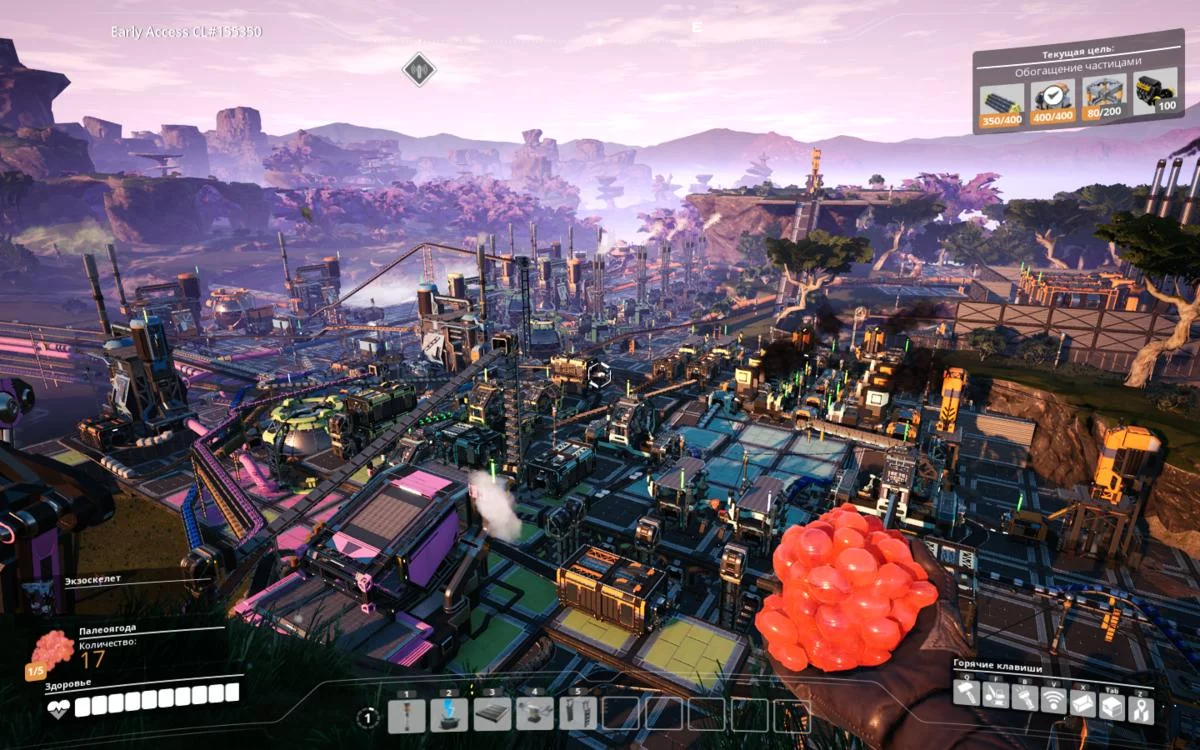
Task: Pick the foundation in hotbar slot 3
Action: [x=492, y=714]
